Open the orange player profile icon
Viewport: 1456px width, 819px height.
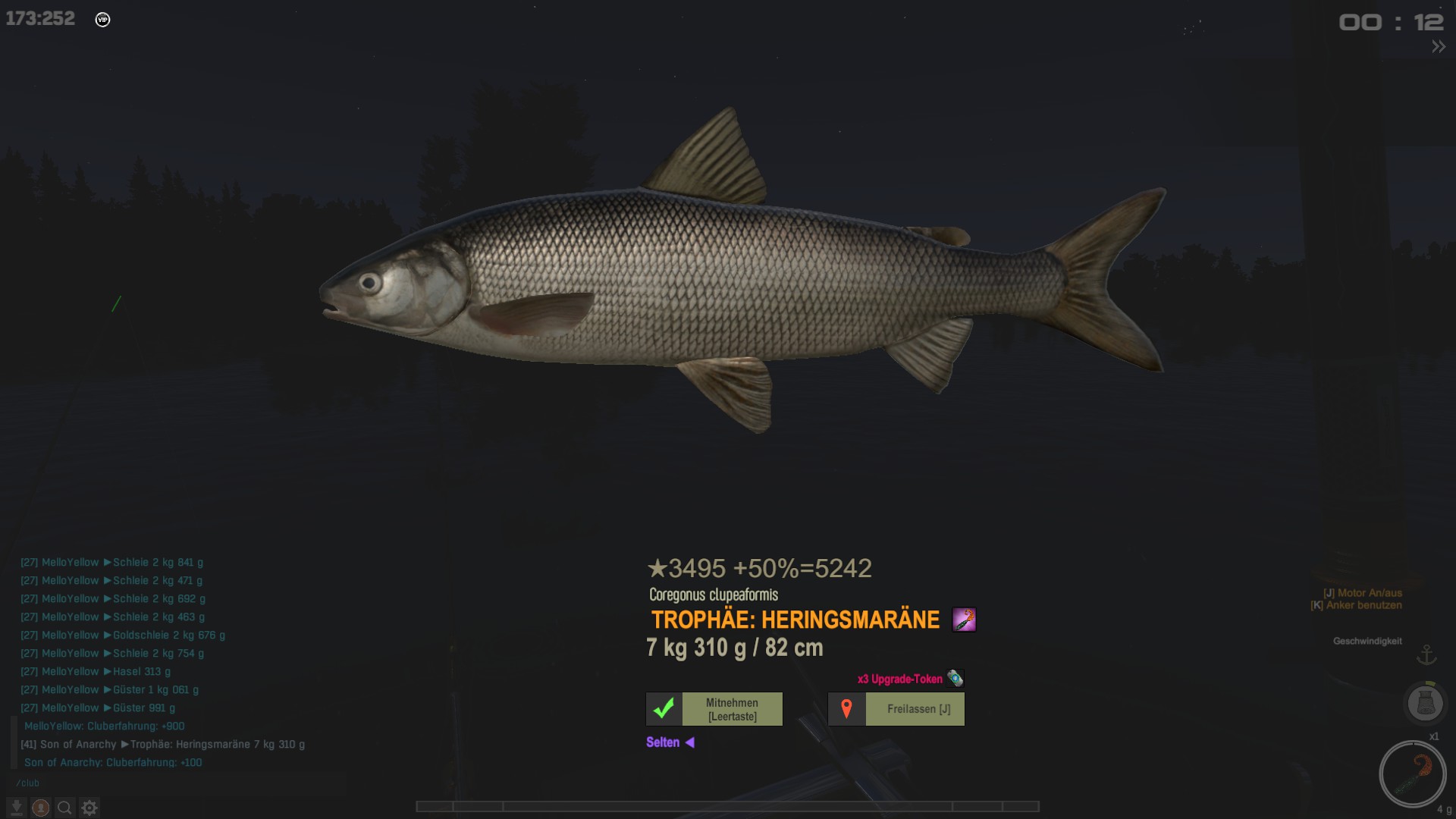(41, 808)
